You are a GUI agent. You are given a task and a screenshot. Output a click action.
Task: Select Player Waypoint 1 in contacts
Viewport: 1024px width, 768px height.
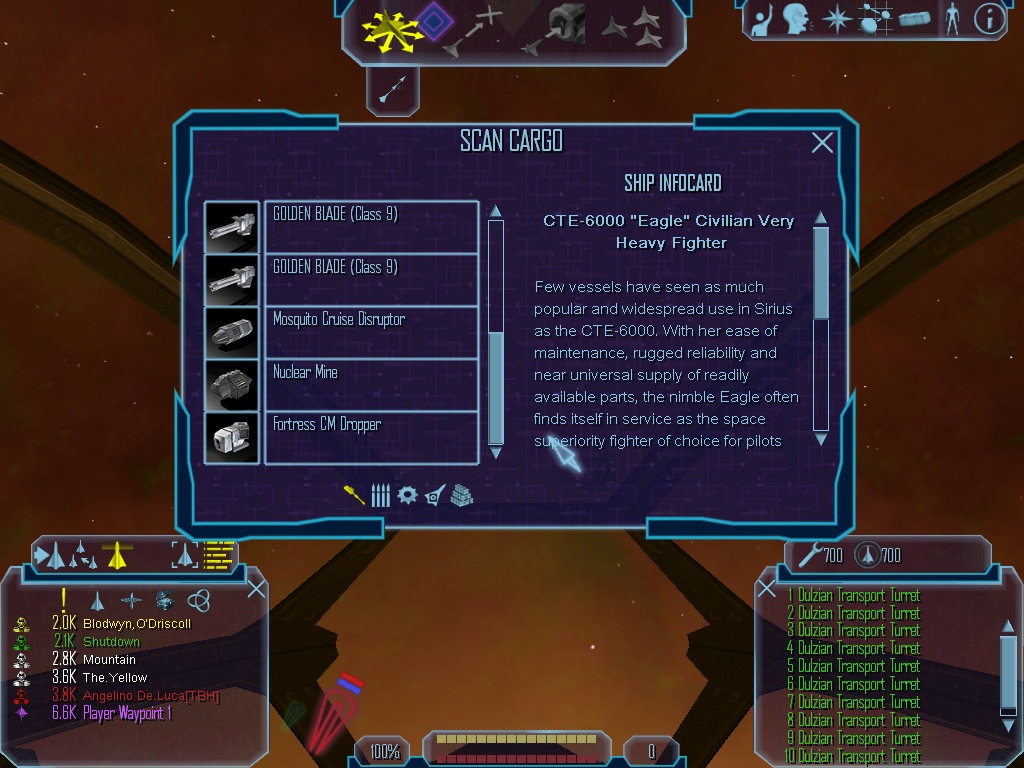[x=127, y=713]
